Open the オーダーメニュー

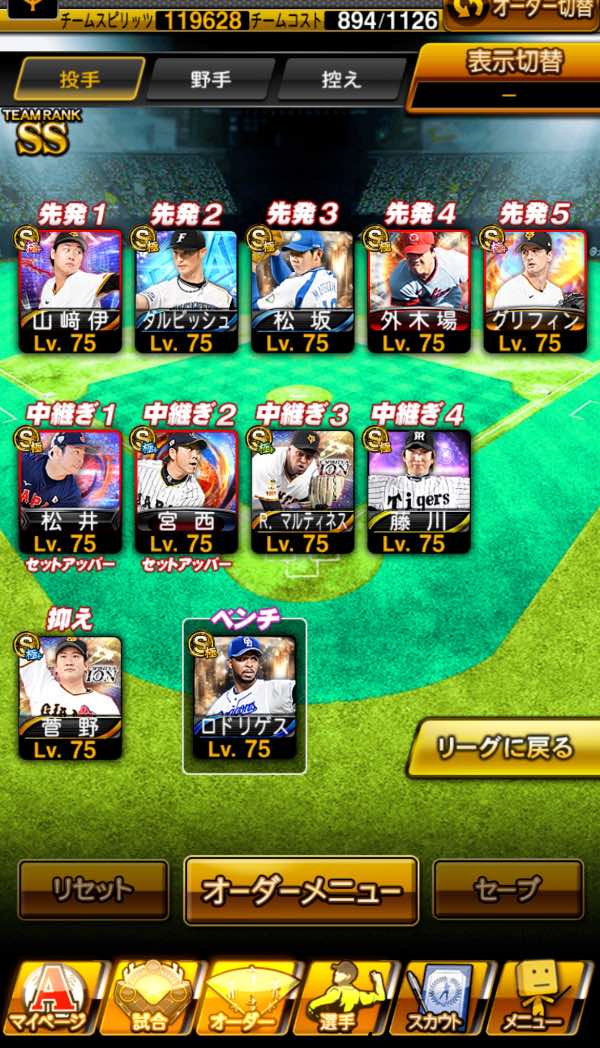coord(301,889)
